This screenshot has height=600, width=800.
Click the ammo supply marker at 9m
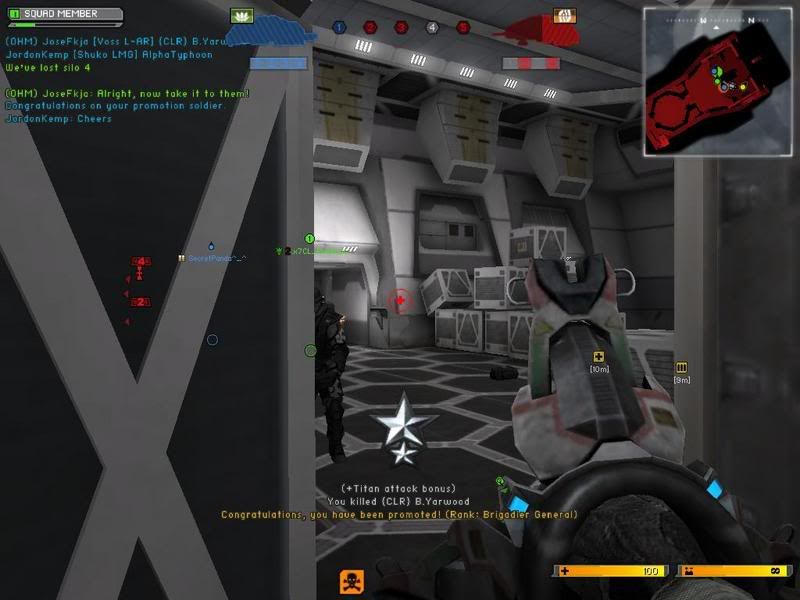682,367
